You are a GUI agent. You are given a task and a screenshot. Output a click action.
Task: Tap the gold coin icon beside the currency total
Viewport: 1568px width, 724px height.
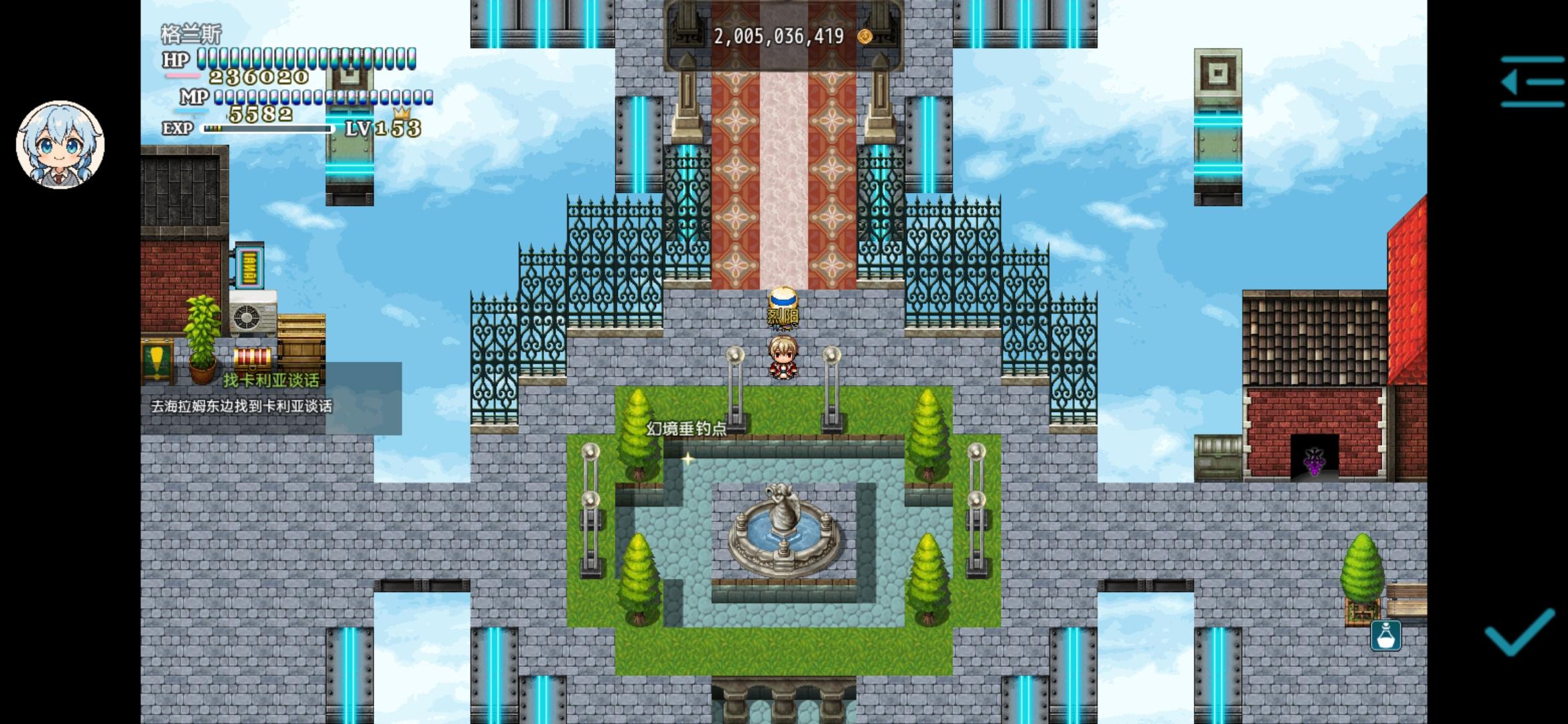[x=864, y=37]
